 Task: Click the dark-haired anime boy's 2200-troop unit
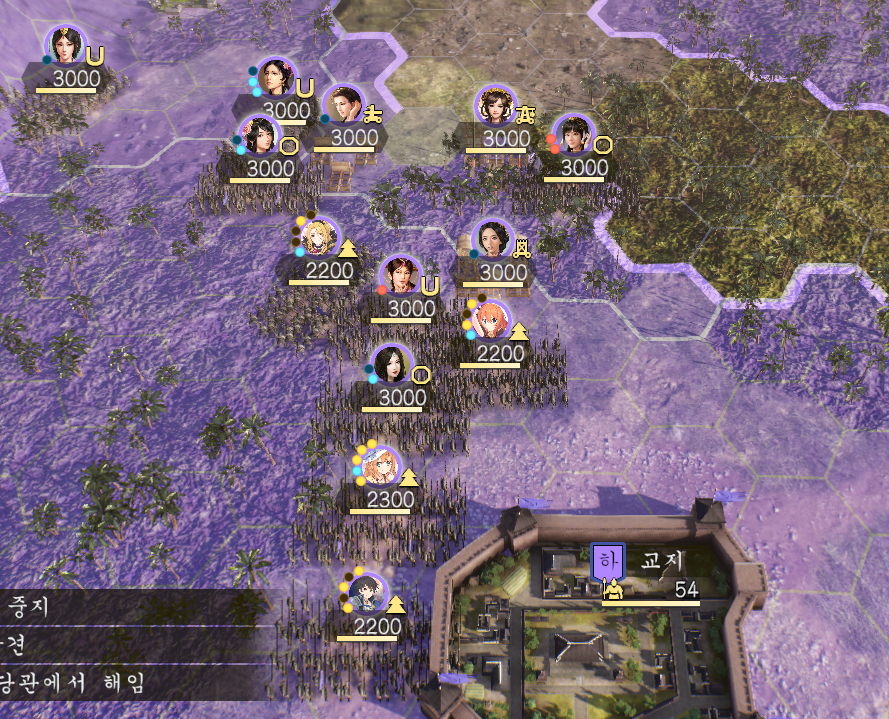tap(366, 593)
